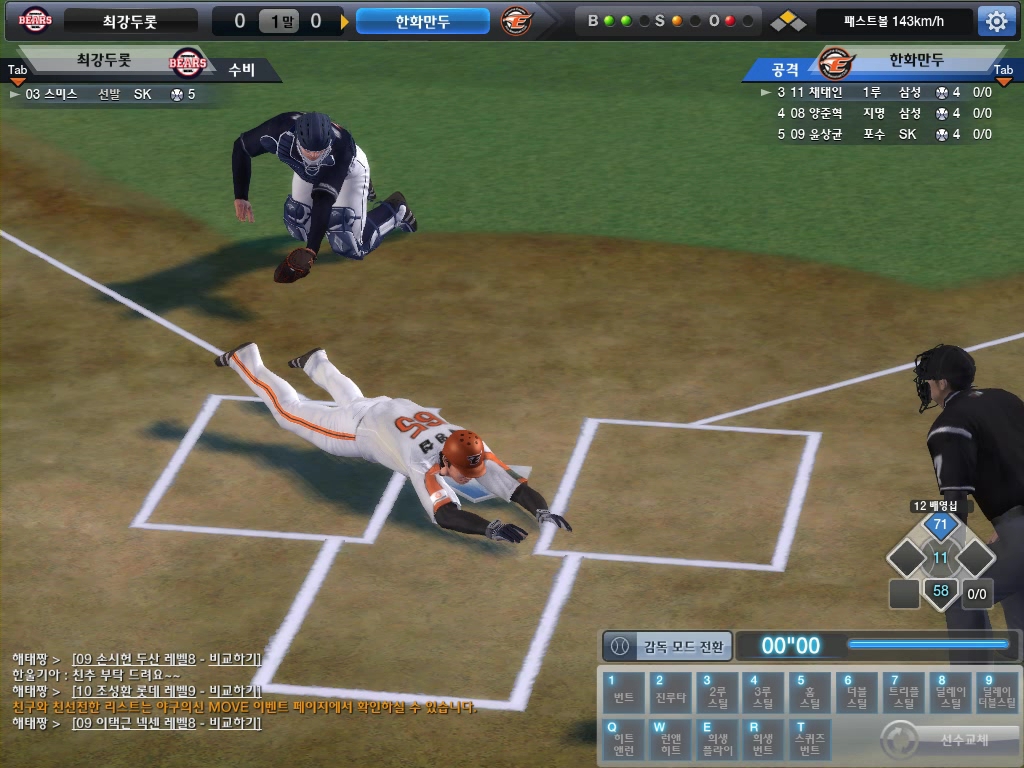Open the 손시헌 두산 레벨8 compare link
Image resolution: width=1024 pixels, height=768 pixels.
pyautogui.click(x=166, y=659)
